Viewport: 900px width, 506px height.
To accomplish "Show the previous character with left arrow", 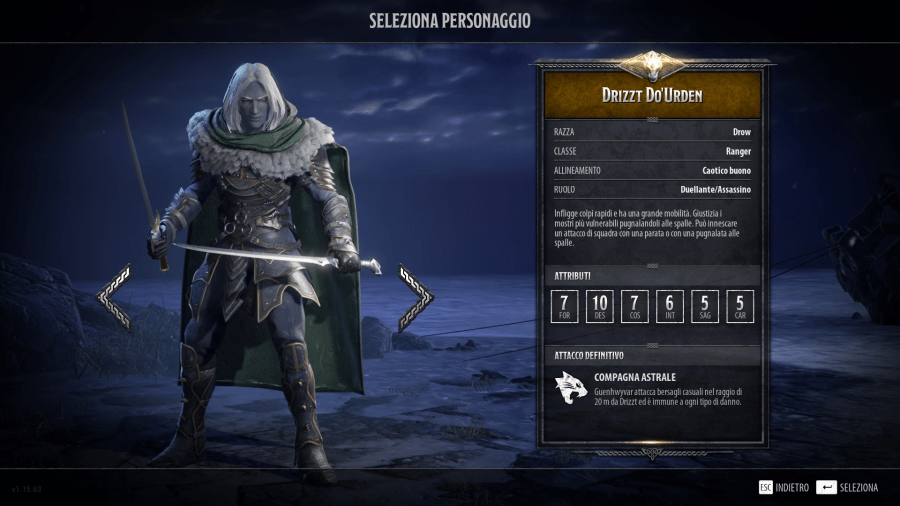I will click(x=114, y=297).
